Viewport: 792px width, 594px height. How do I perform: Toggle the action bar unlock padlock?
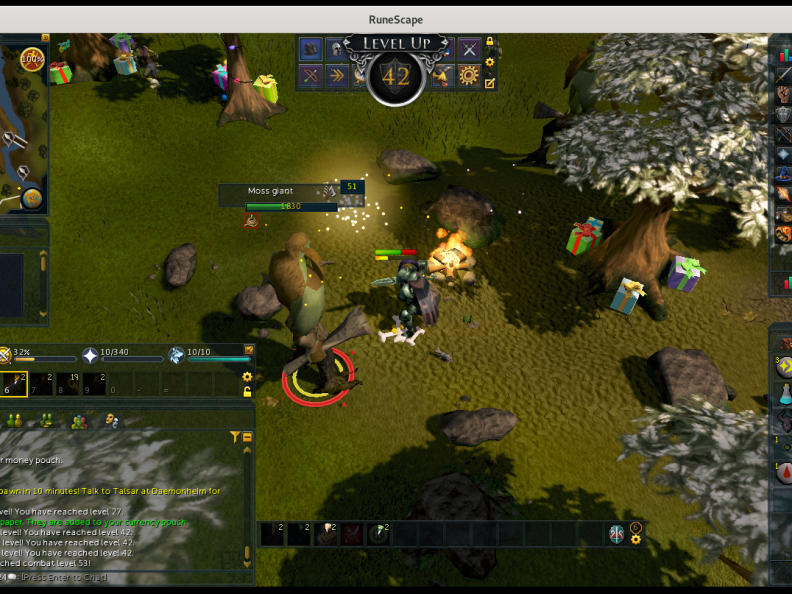pyautogui.click(x=248, y=392)
